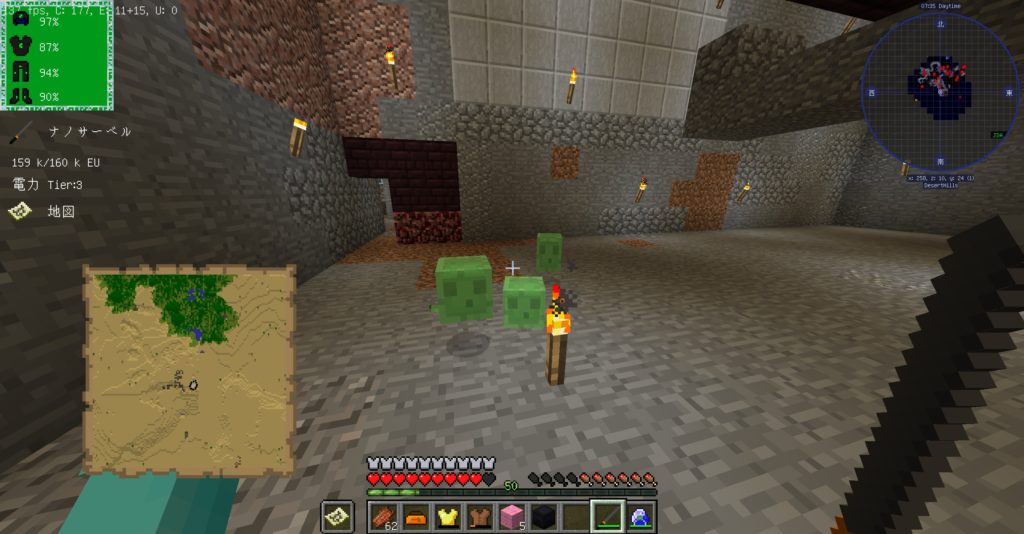Viewport: 1024px width, 534px height.
Task: Click the chestplate durability icon
Action: click(19, 47)
